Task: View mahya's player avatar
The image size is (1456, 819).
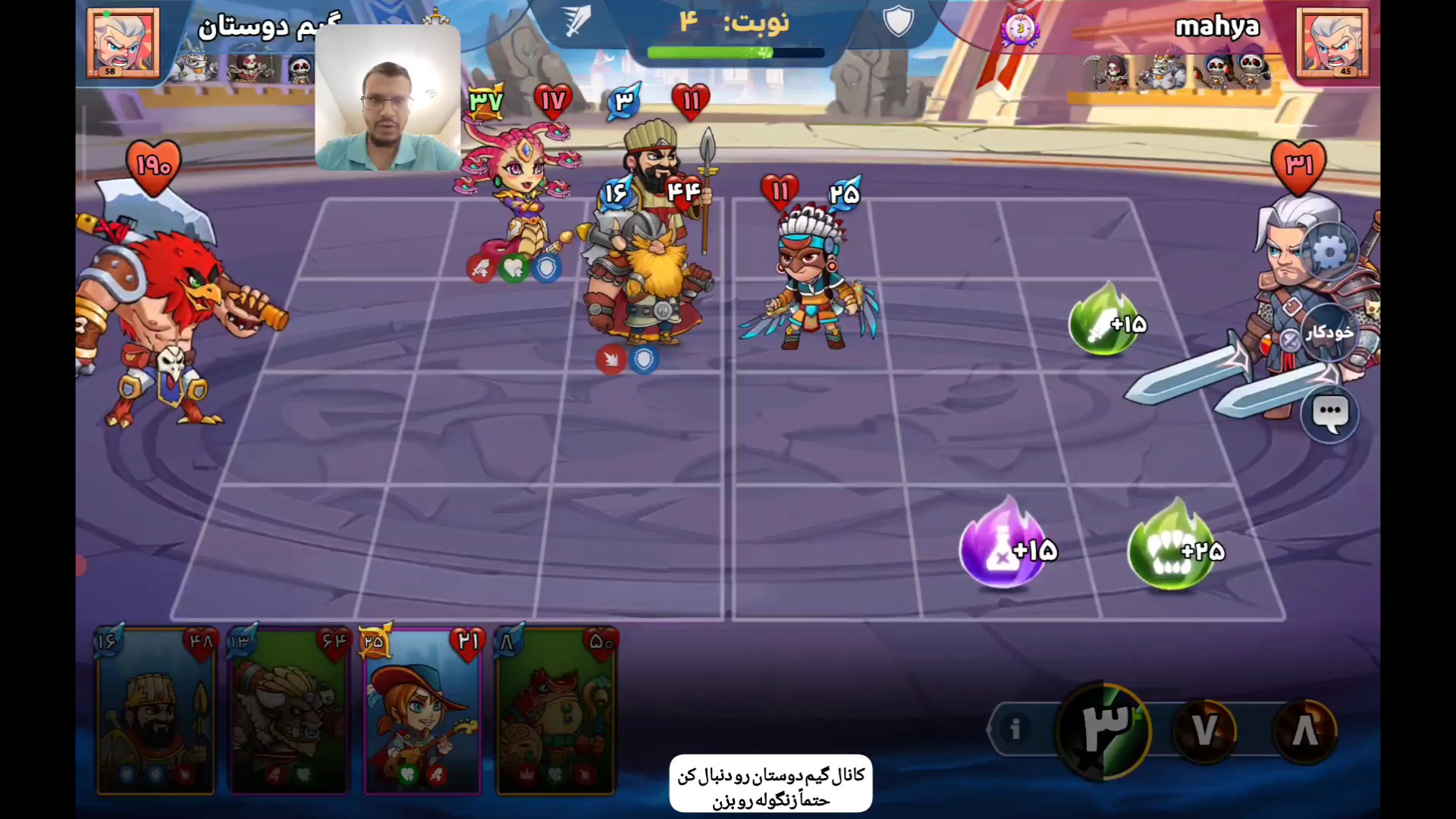Action: (x=1332, y=43)
